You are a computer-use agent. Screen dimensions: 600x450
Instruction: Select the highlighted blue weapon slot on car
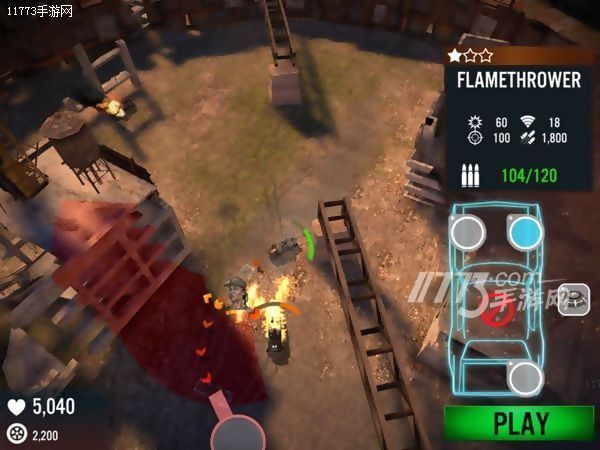click(524, 234)
